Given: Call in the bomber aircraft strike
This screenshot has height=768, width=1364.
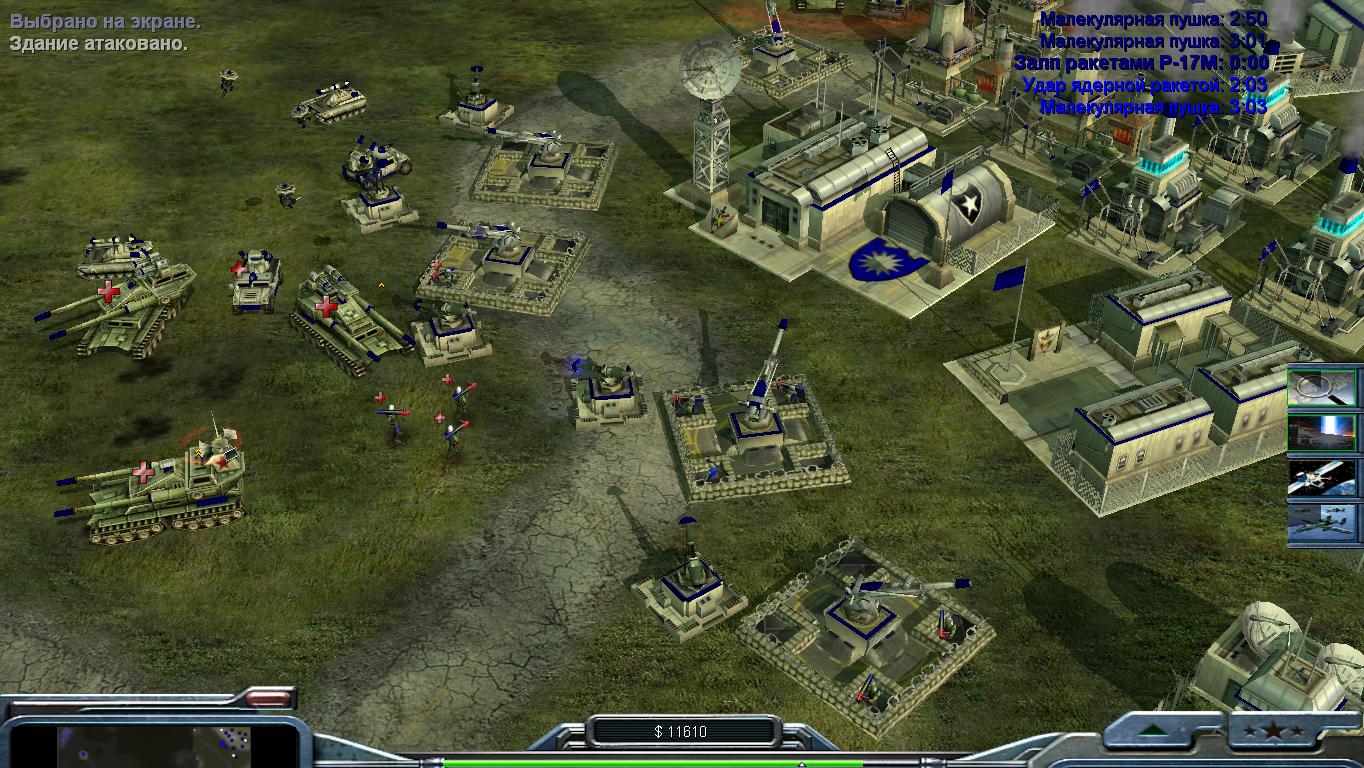Looking at the screenshot, I should [1321, 523].
